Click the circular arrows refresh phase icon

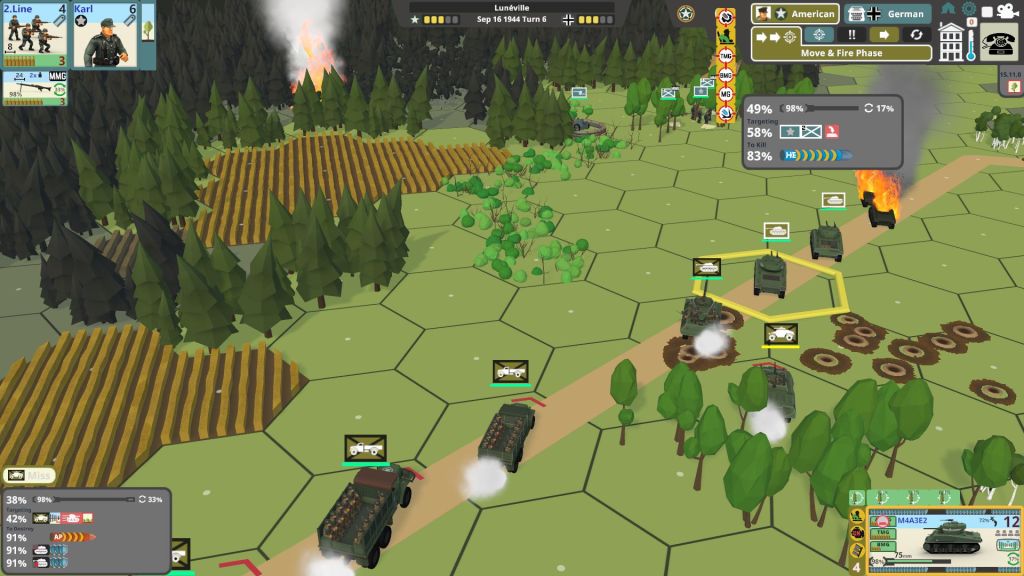916,35
